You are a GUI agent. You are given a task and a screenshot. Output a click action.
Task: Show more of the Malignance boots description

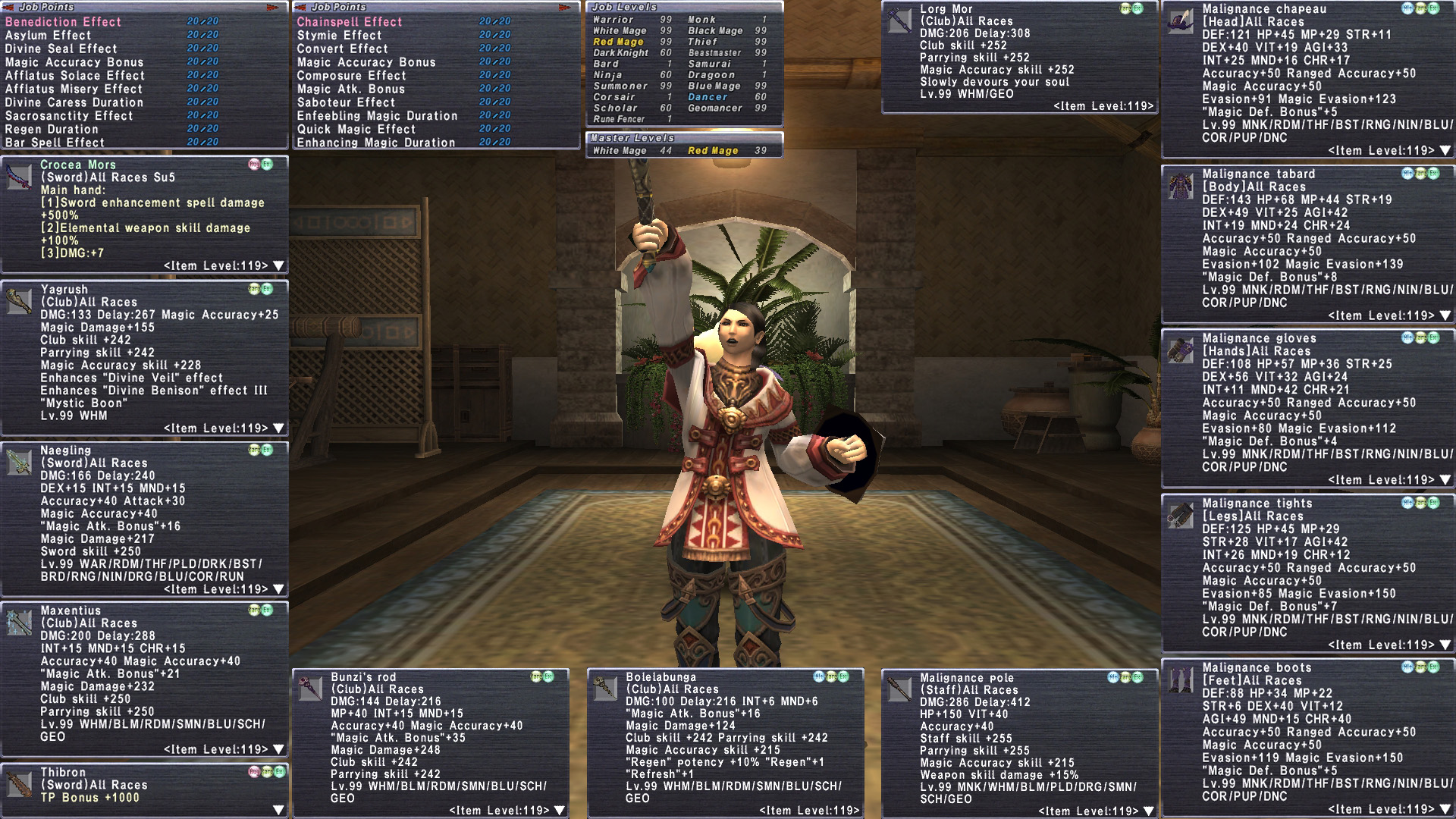click(x=1445, y=809)
